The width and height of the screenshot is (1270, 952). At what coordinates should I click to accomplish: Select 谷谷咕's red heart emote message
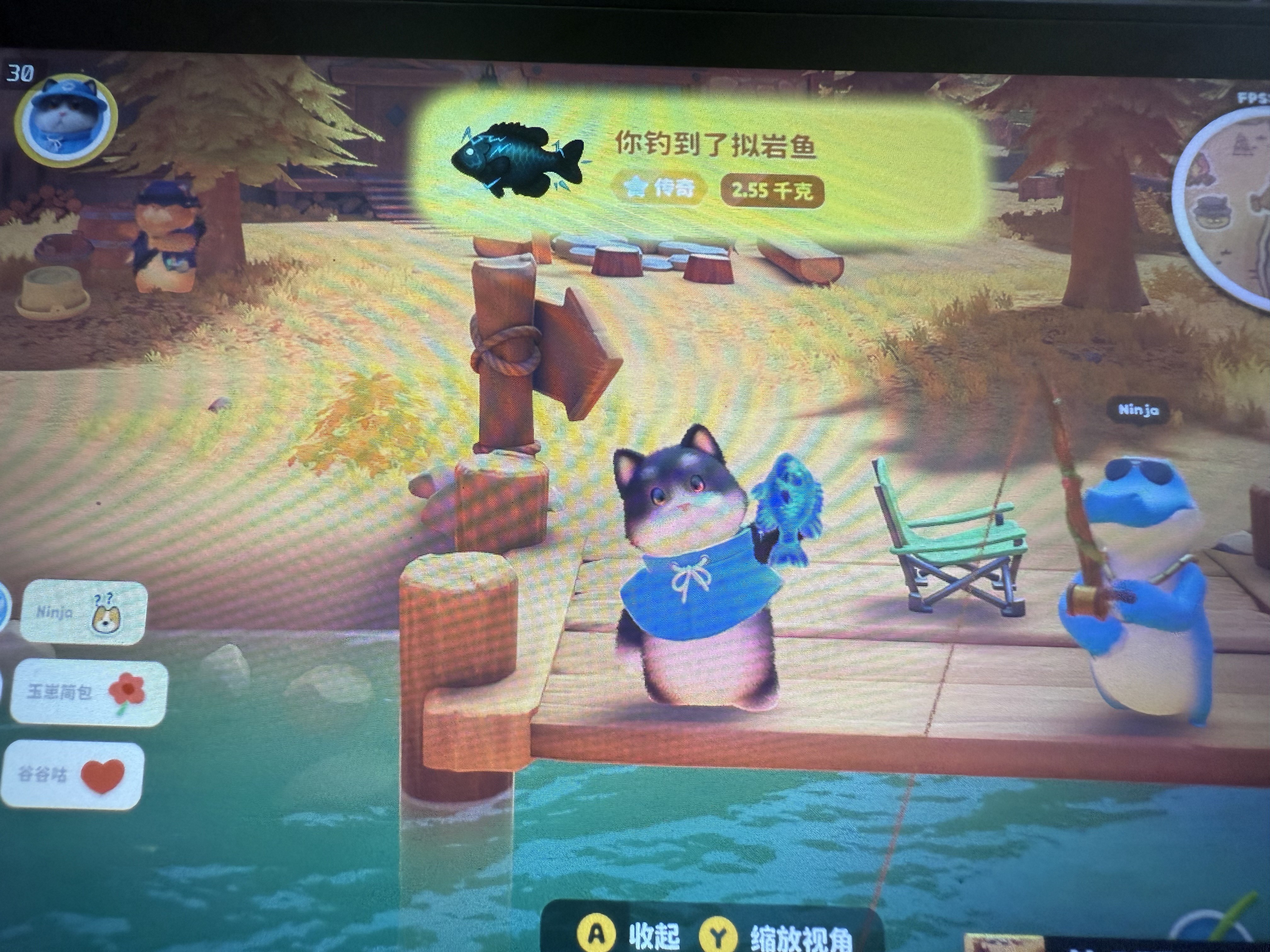click(x=72, y=774)
